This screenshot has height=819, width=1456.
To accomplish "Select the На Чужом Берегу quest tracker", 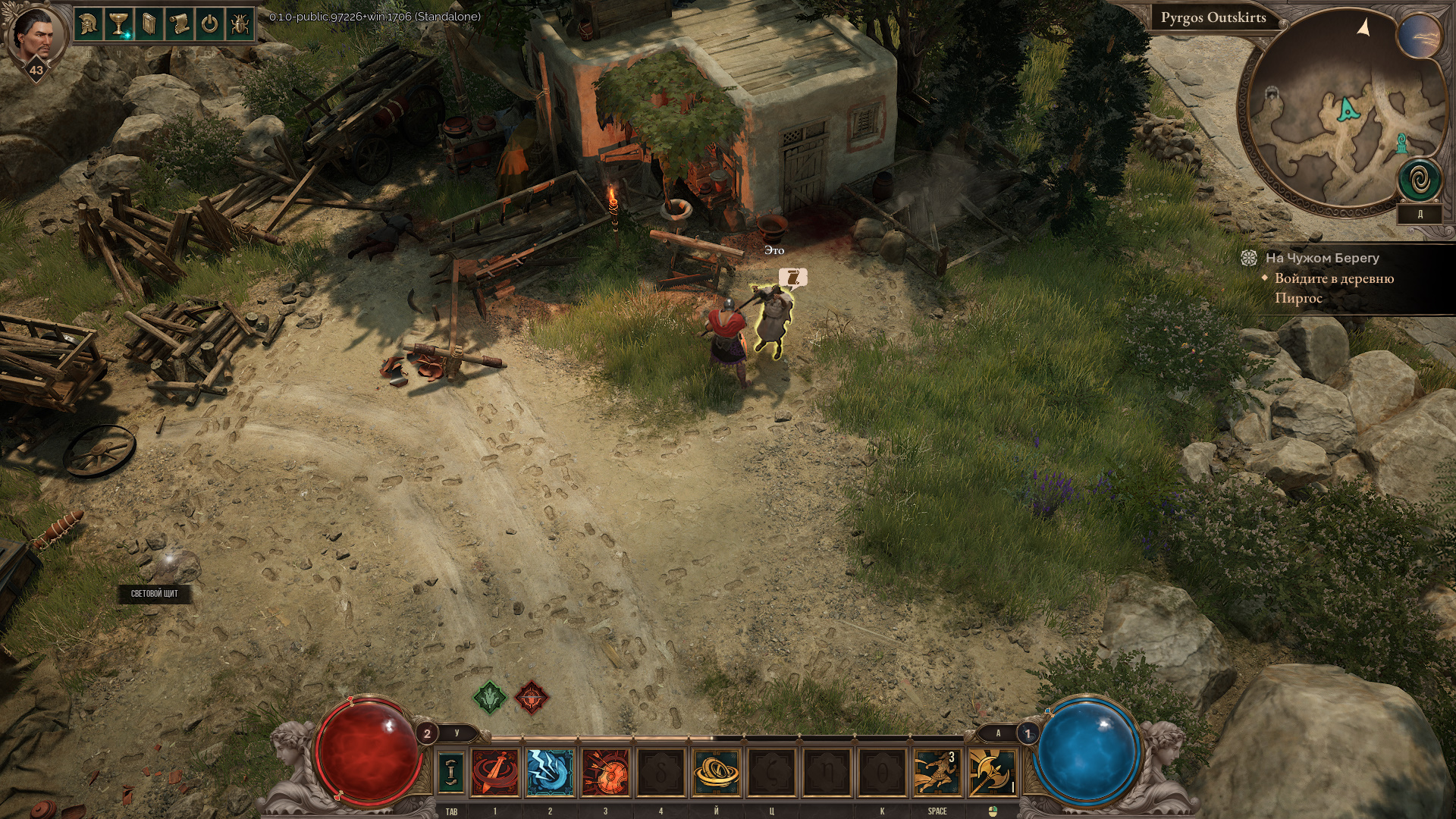I will pyautogui.click(x=1322, y=258).
